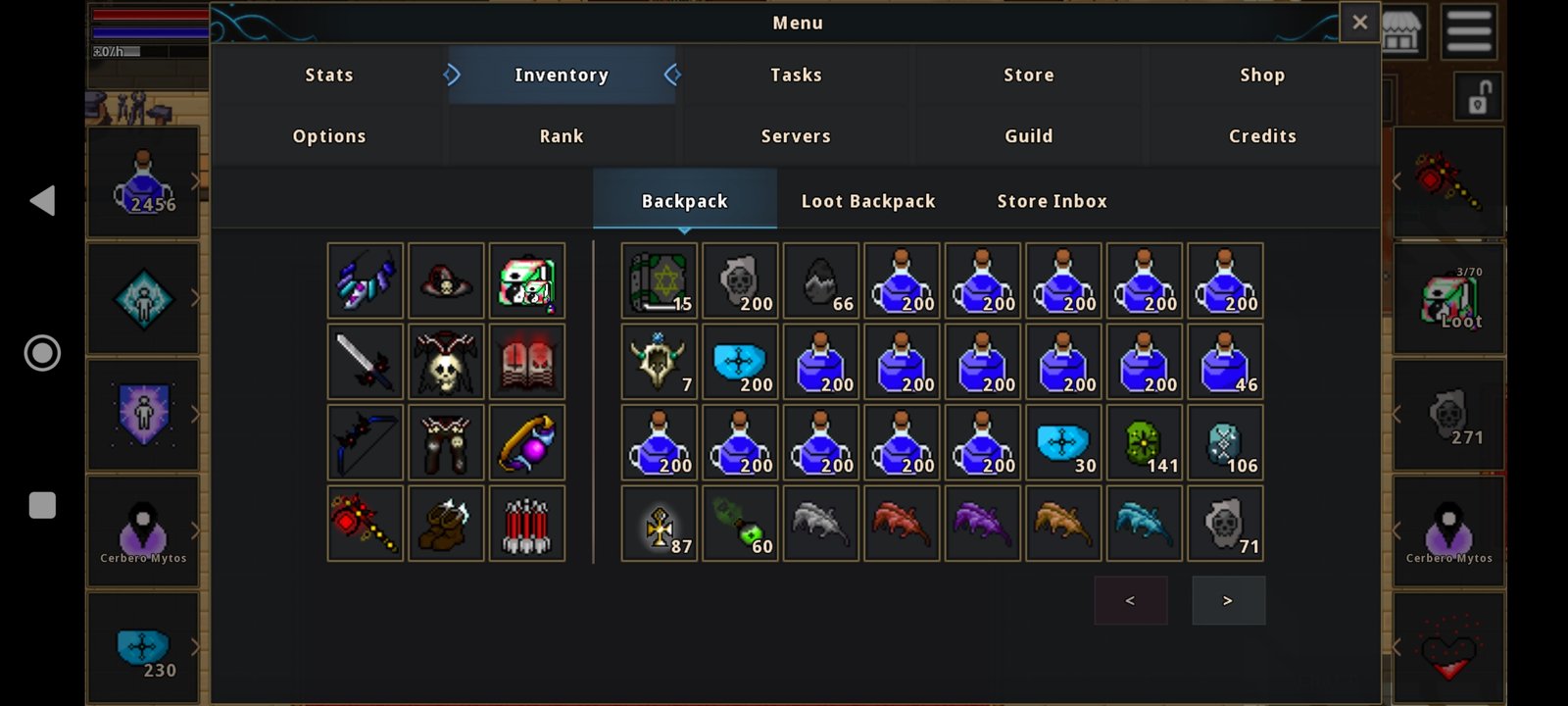The height and width of the screenshot is (706, 1568).
Task: Open the Stats menu
Action: (x=329, y=76)
